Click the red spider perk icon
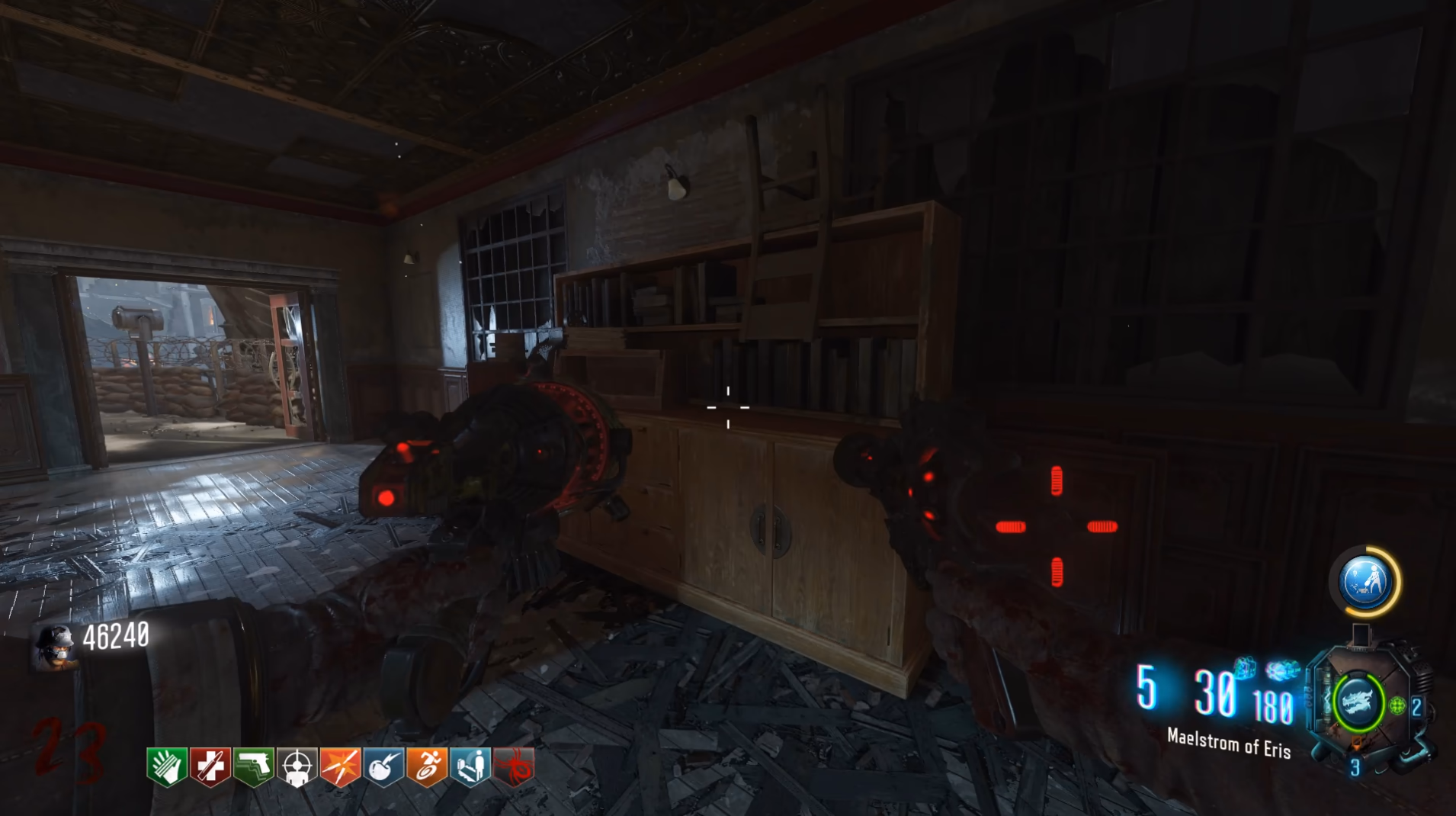 tap(514, 766)
